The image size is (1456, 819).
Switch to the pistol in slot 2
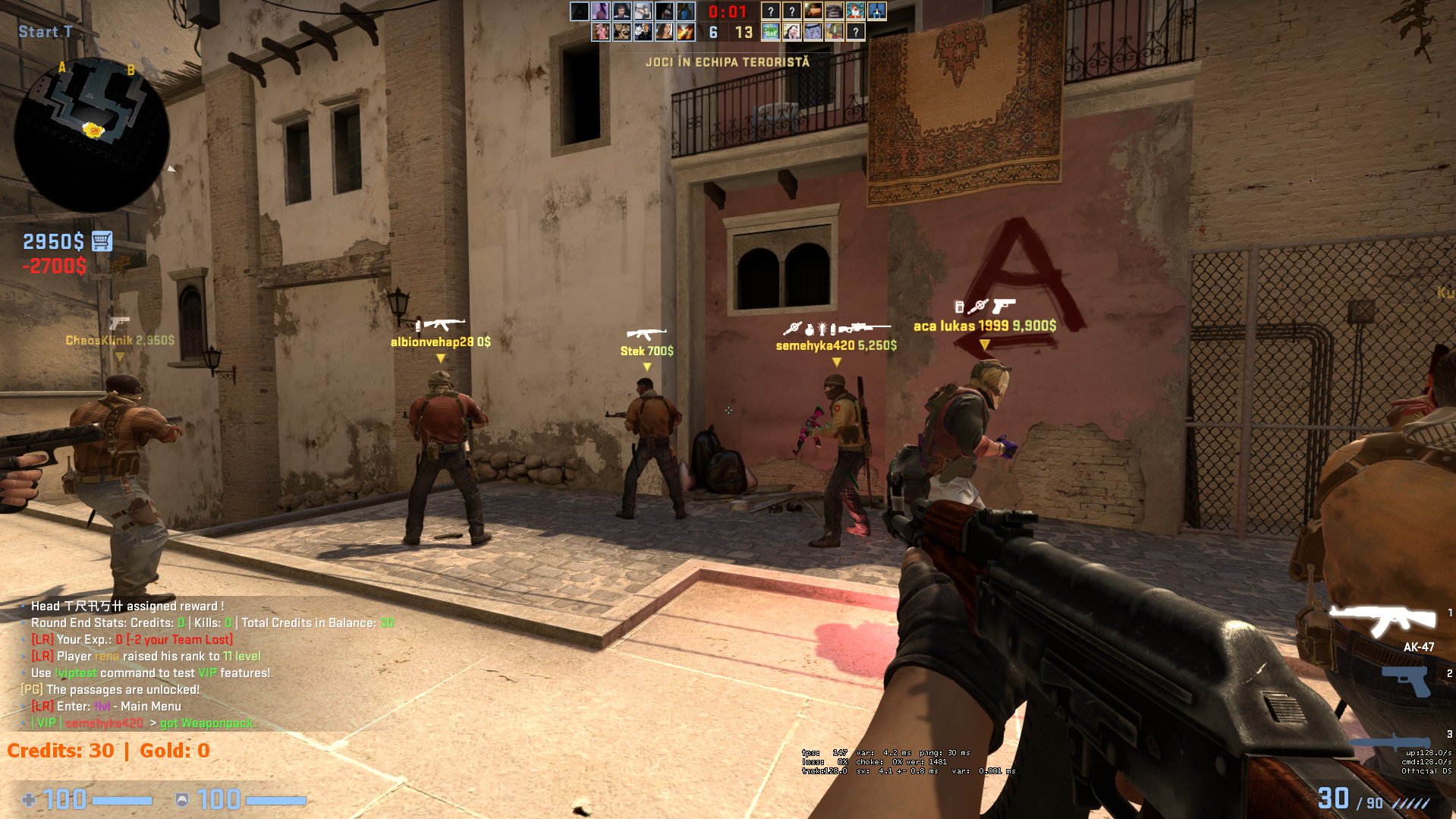[1406, 679]
